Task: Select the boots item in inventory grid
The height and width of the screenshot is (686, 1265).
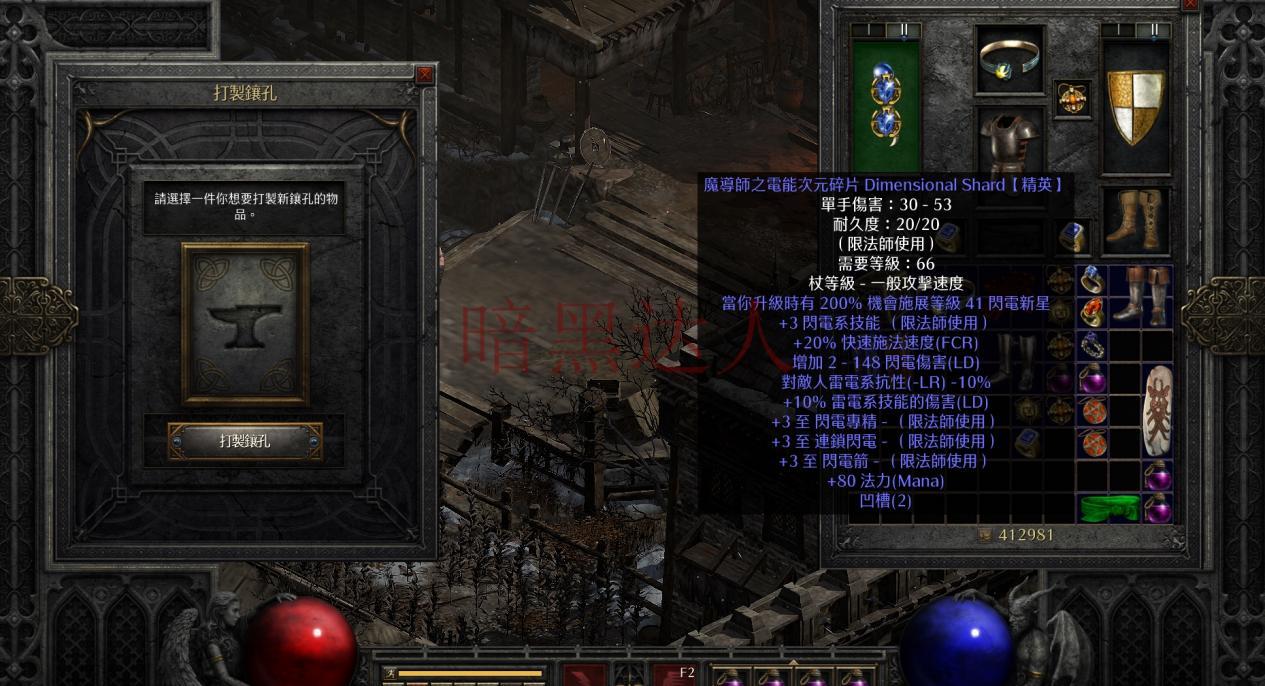Action: point(1139,293)
